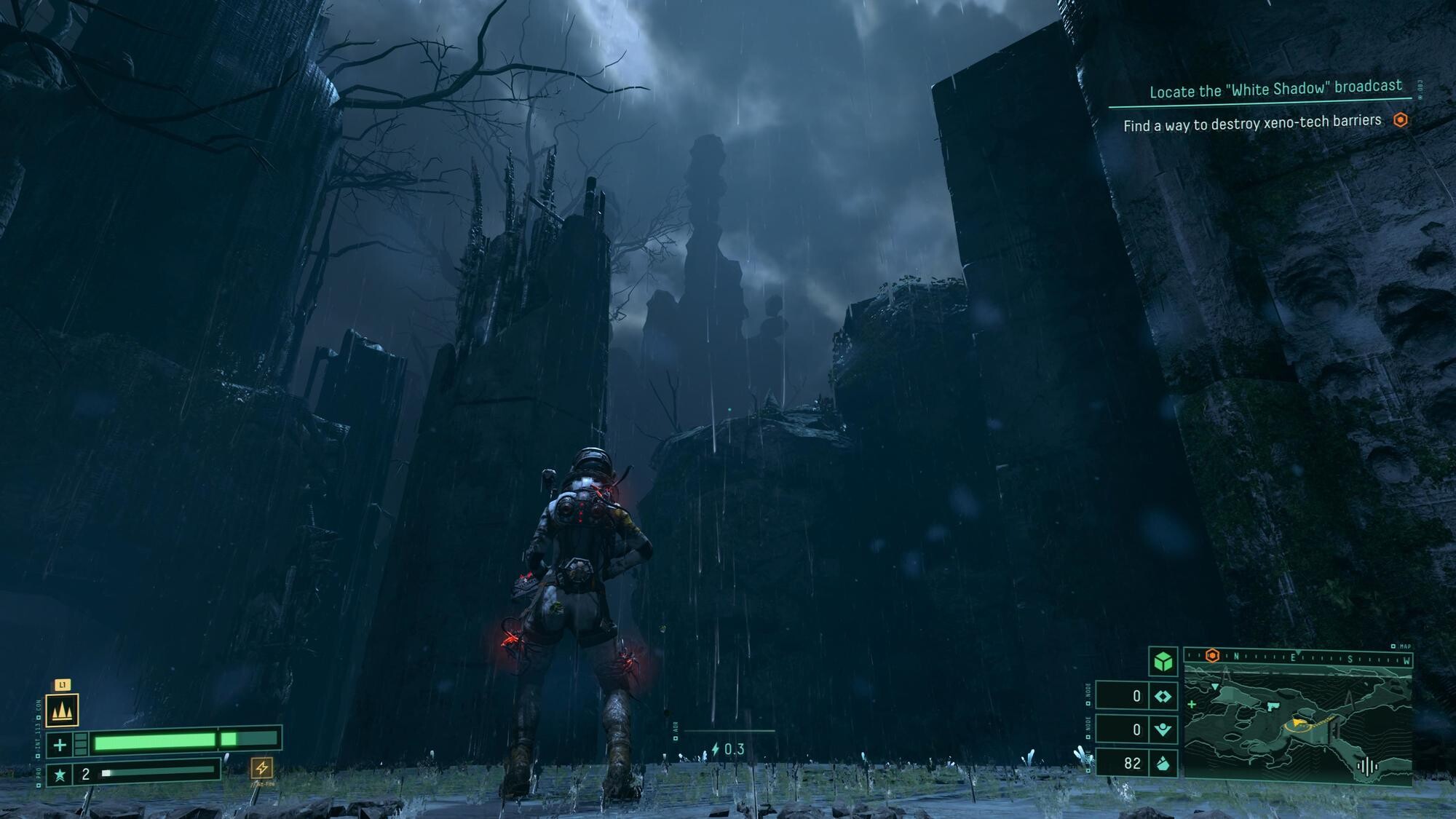
Task: Click the health plus icon
Action: point(60,745)
